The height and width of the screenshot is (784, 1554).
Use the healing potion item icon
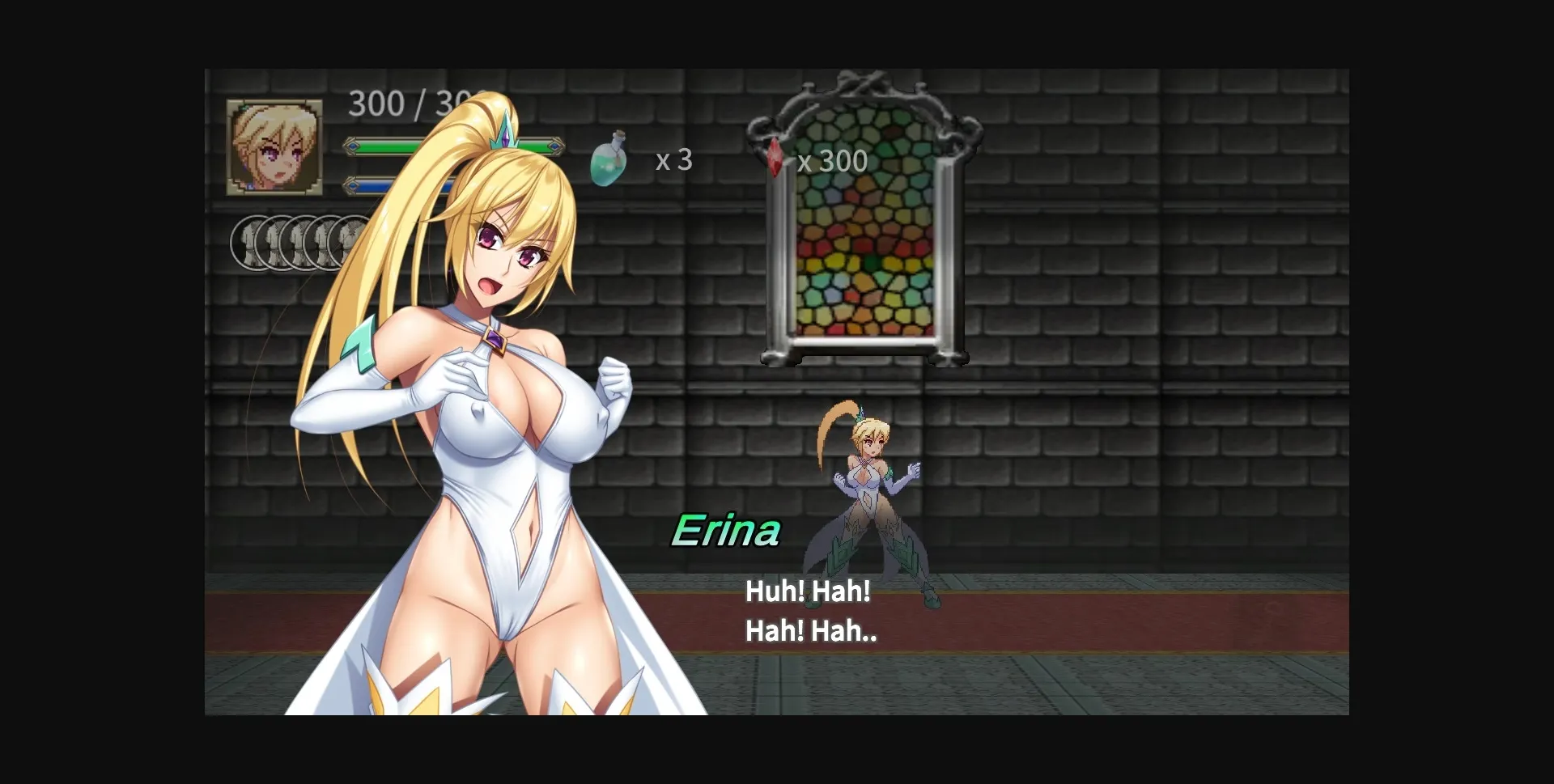tap(609, 159)
